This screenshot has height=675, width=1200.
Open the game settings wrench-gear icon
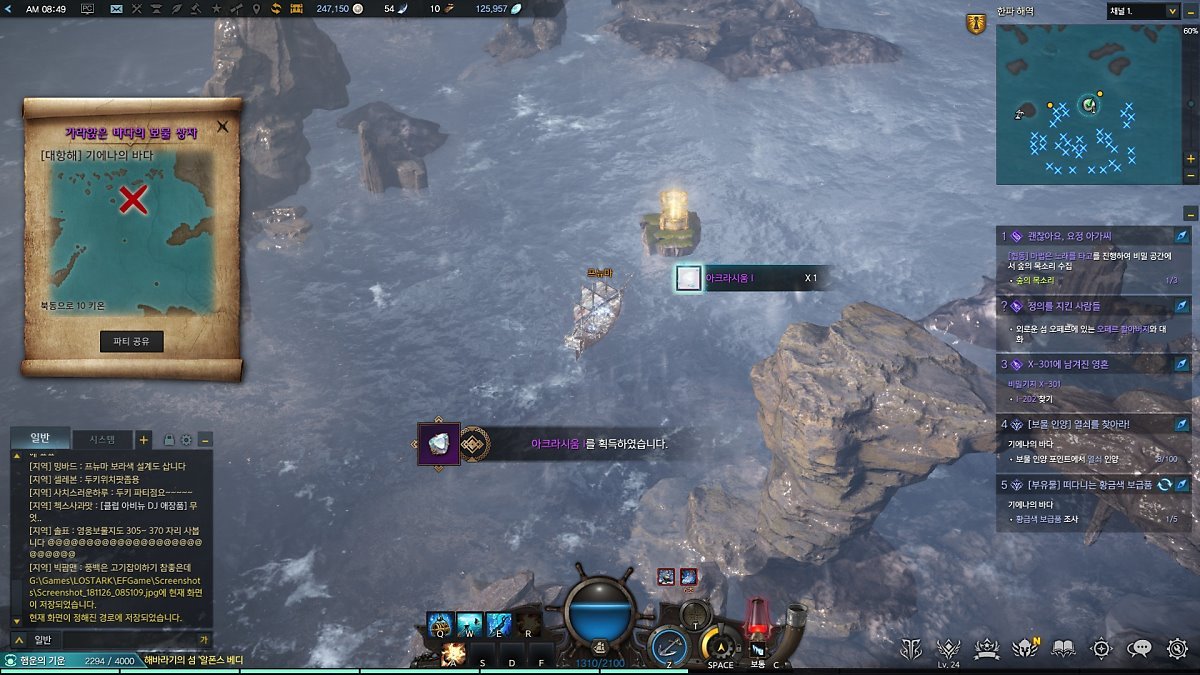(x=1177, y=648)
